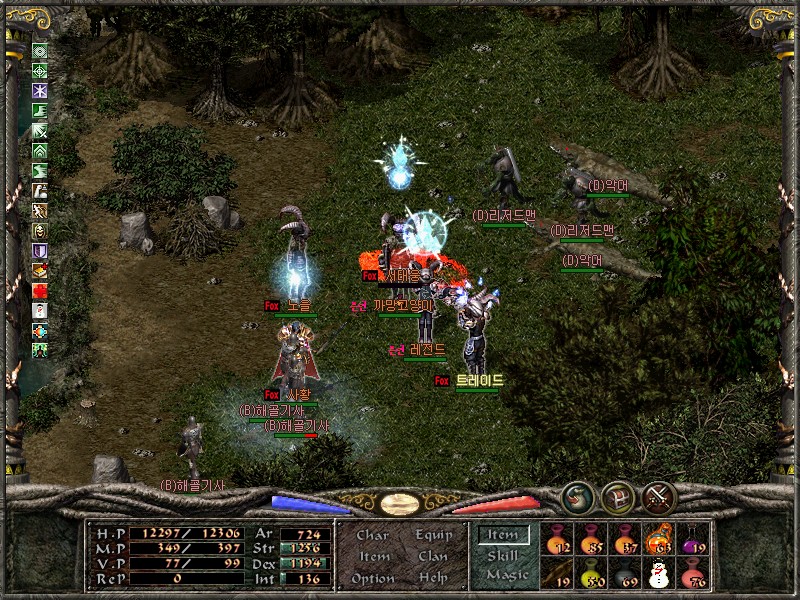800x600 pixels.
Task: Open the round treasure chest button
Action: (618, 497)
